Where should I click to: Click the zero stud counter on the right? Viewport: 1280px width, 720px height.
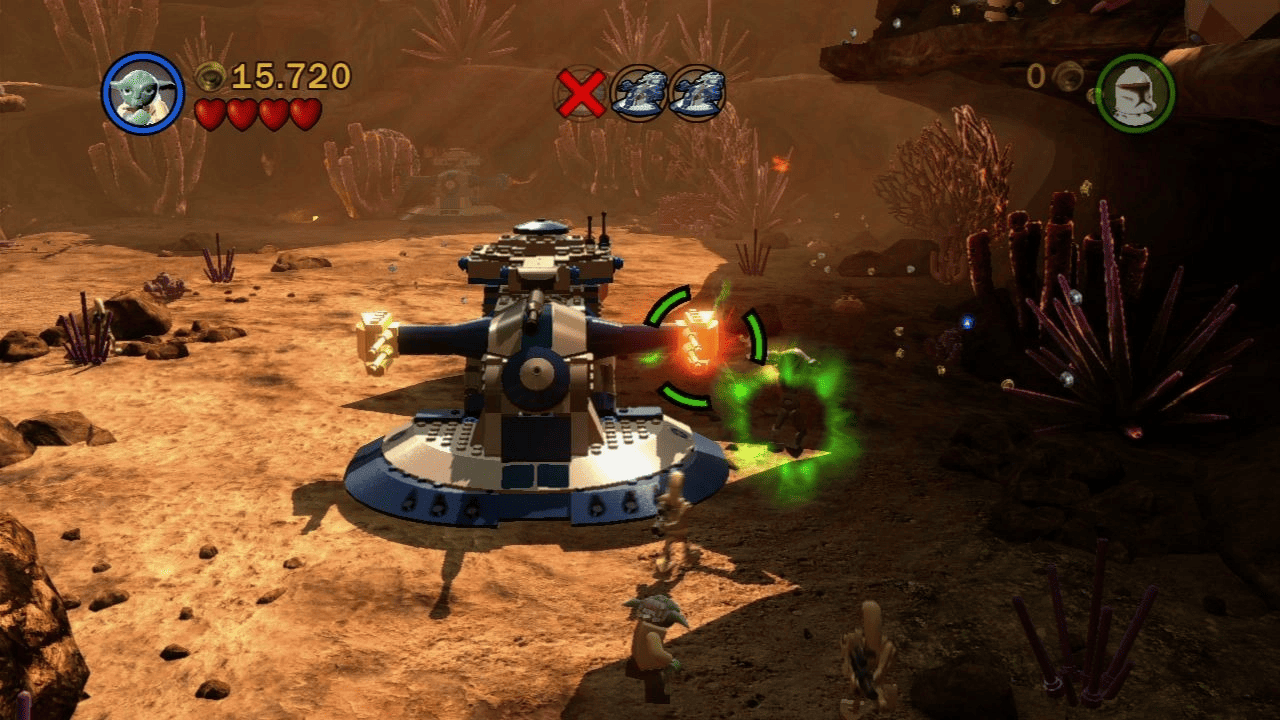[x=1036, y=75]
